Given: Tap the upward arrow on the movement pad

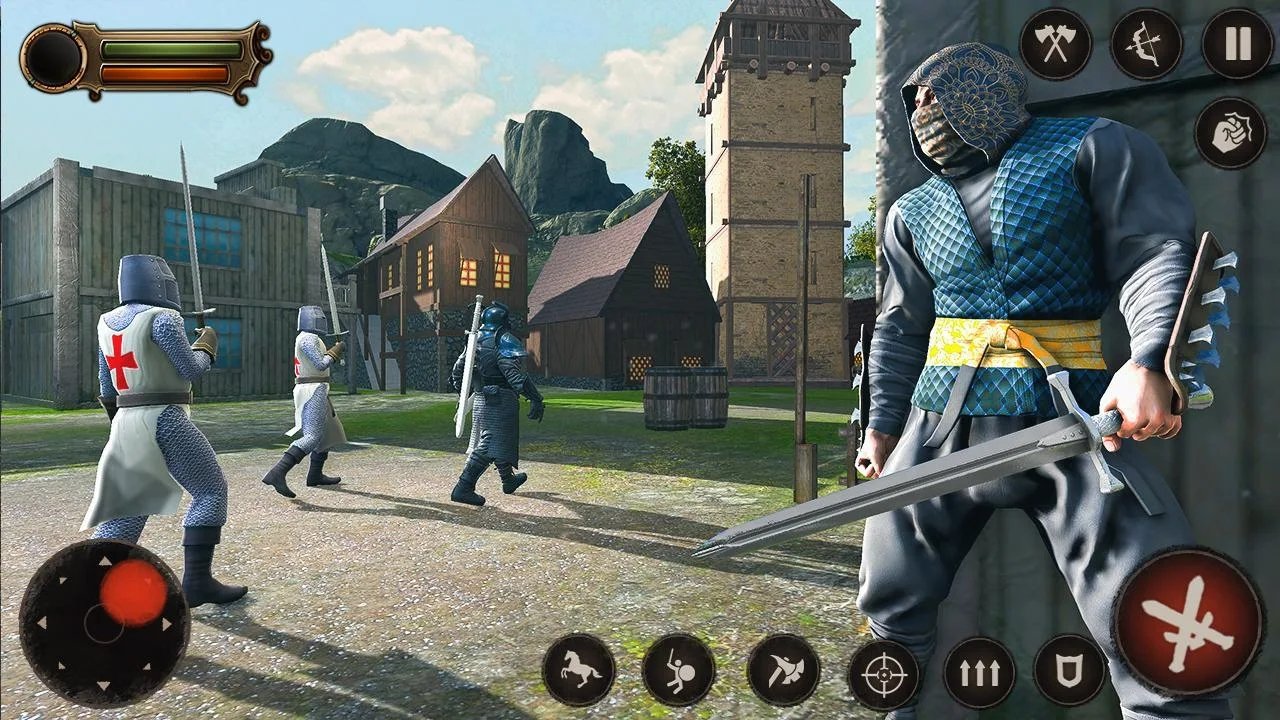Looking at the screenshot, I should [105, 563].
